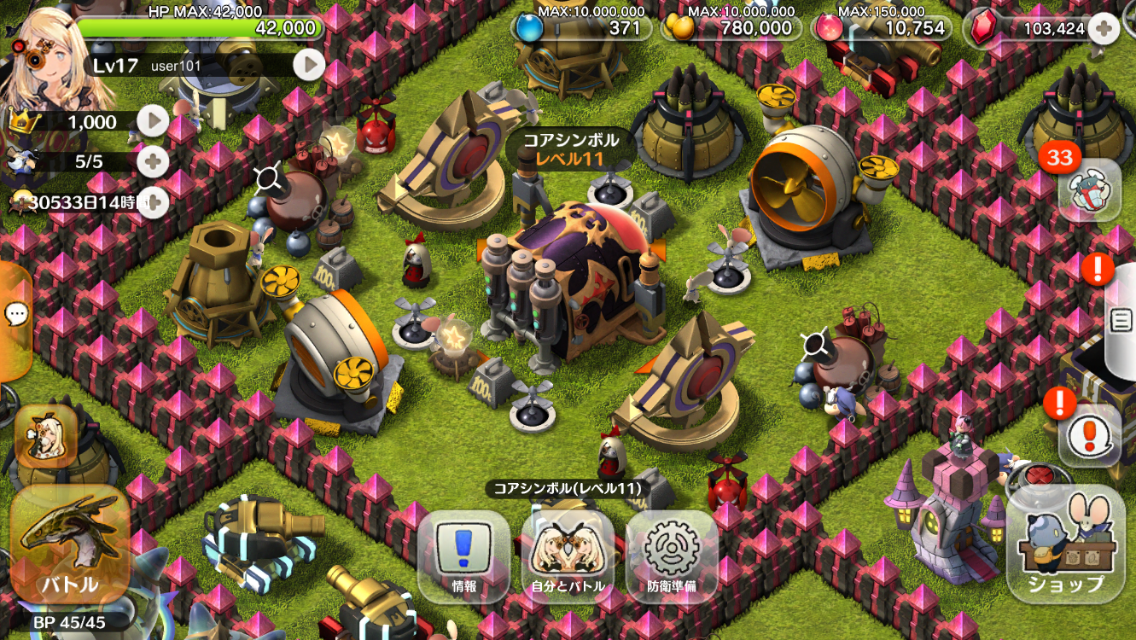Tap the arrow next to the crown count
This screenshot has width=1136, height=640.
(x=152, y=122)
